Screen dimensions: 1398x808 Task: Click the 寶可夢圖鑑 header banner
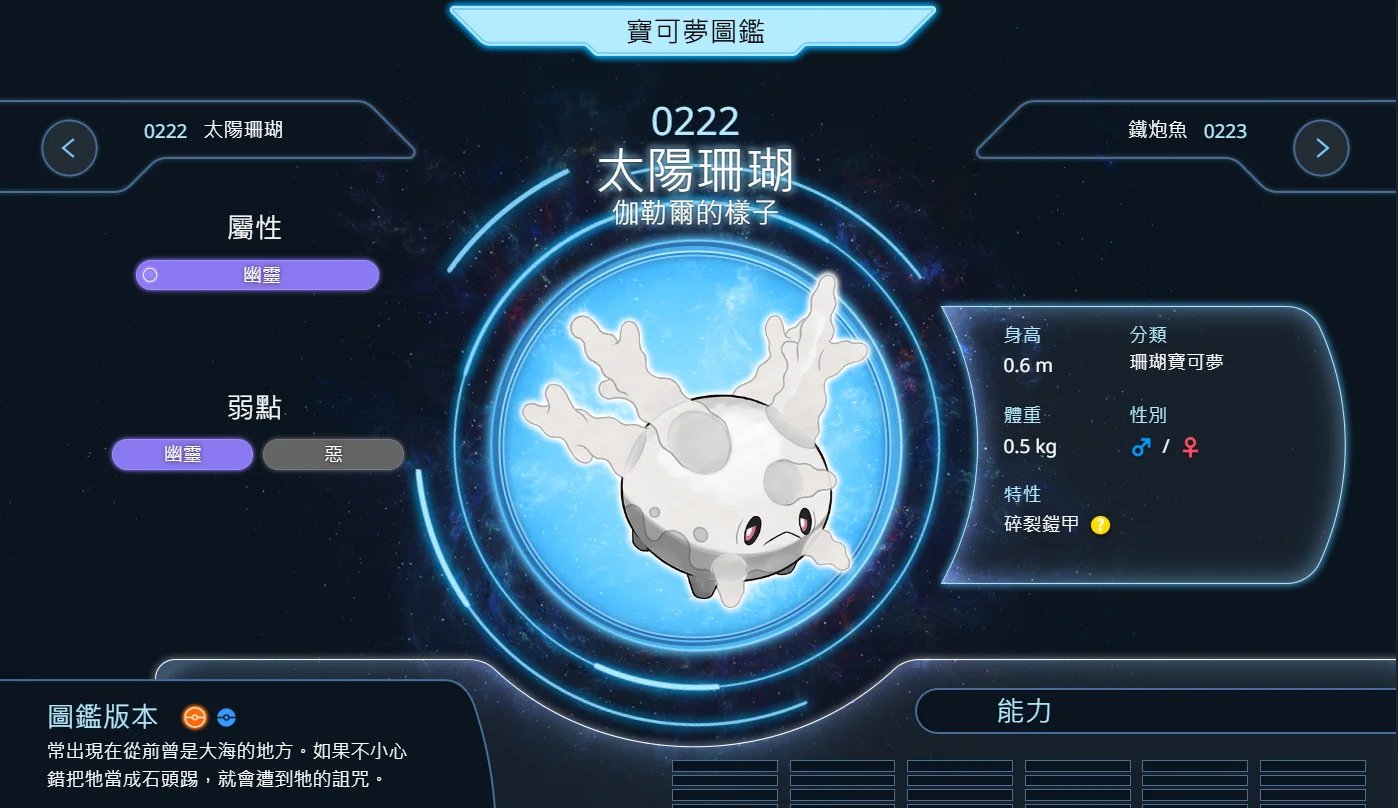point(693,31)
